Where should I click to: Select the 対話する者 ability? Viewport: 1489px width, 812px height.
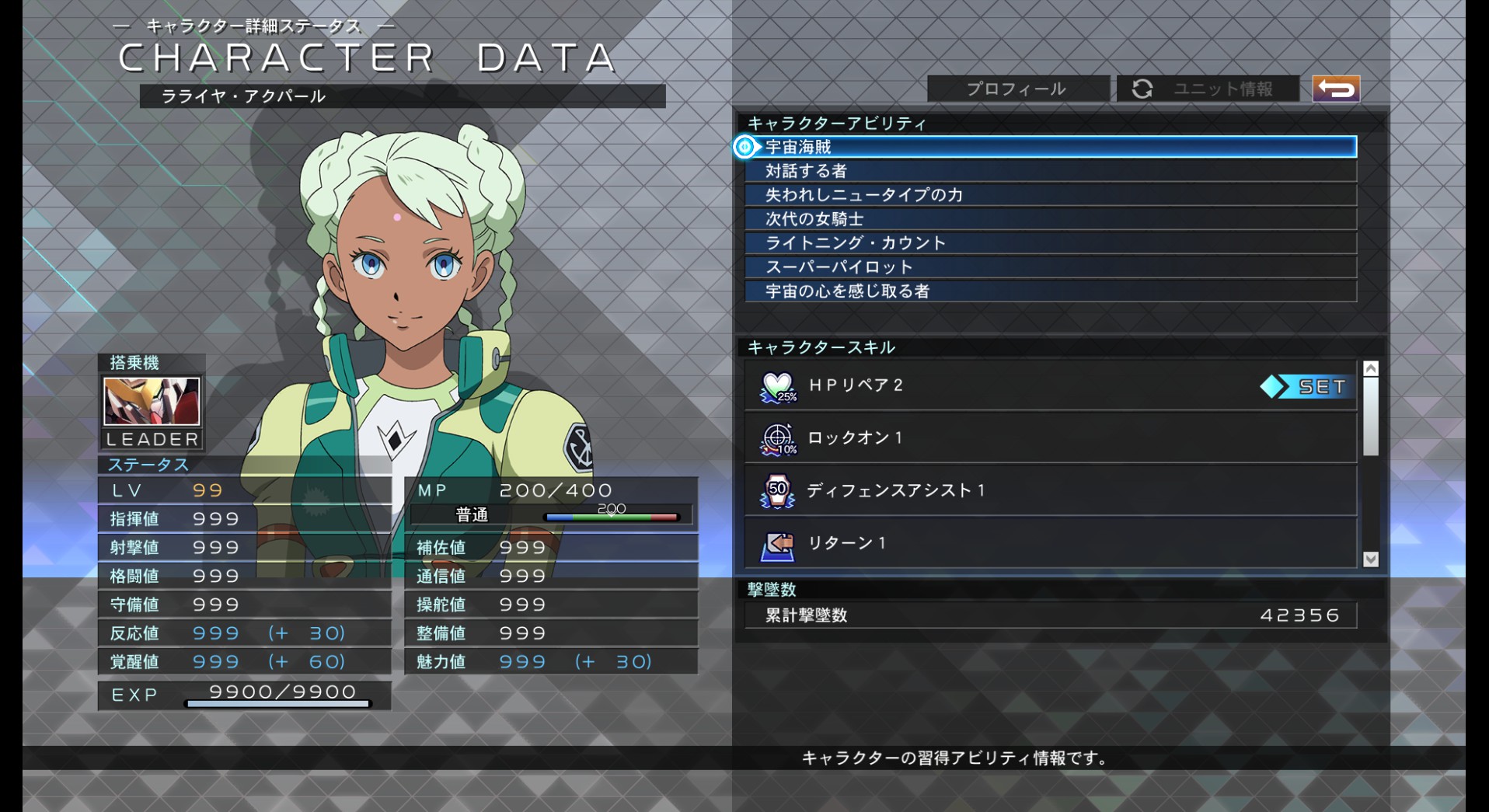coord(1010,171)
